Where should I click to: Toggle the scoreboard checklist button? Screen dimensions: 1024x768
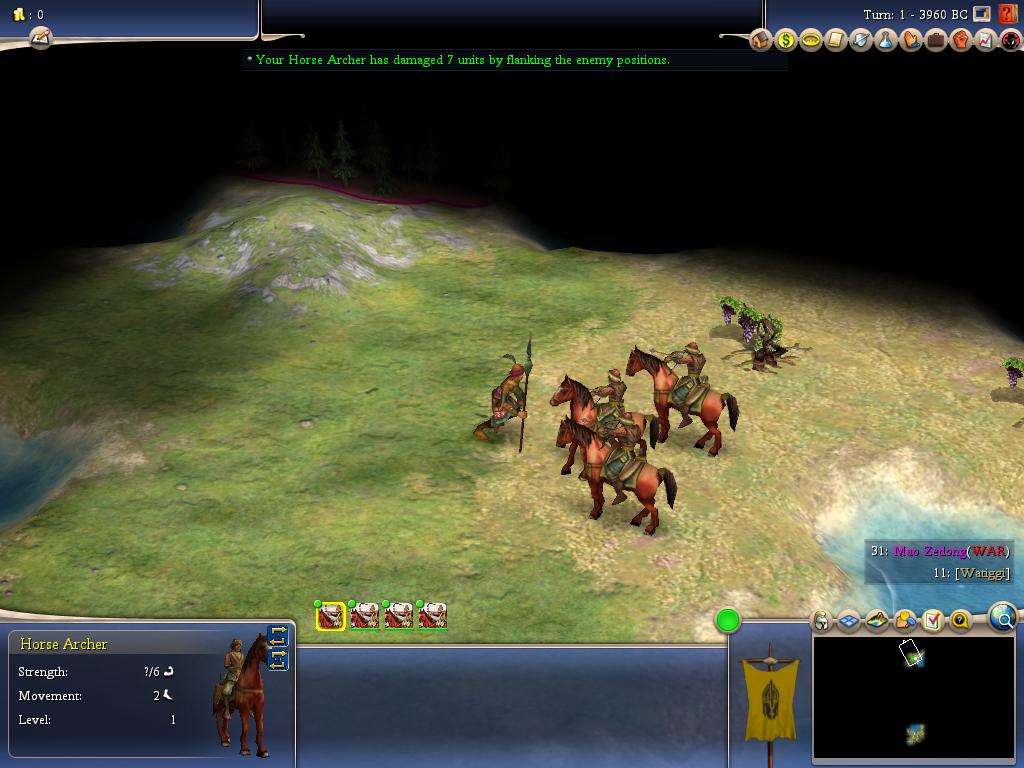pyautogui.click(x=932, y=621)
